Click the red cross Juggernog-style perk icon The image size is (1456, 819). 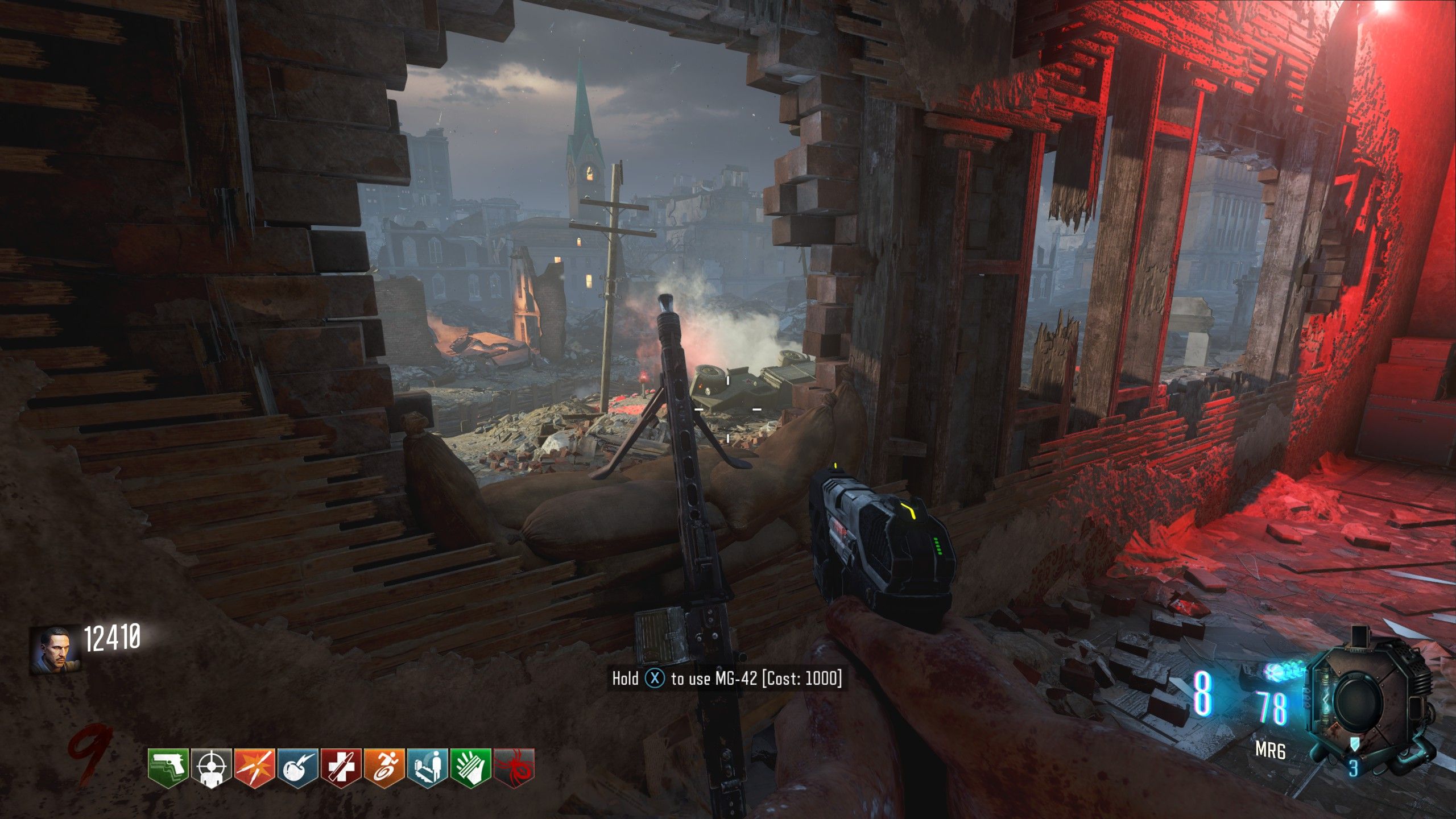(x=341, y=767)
